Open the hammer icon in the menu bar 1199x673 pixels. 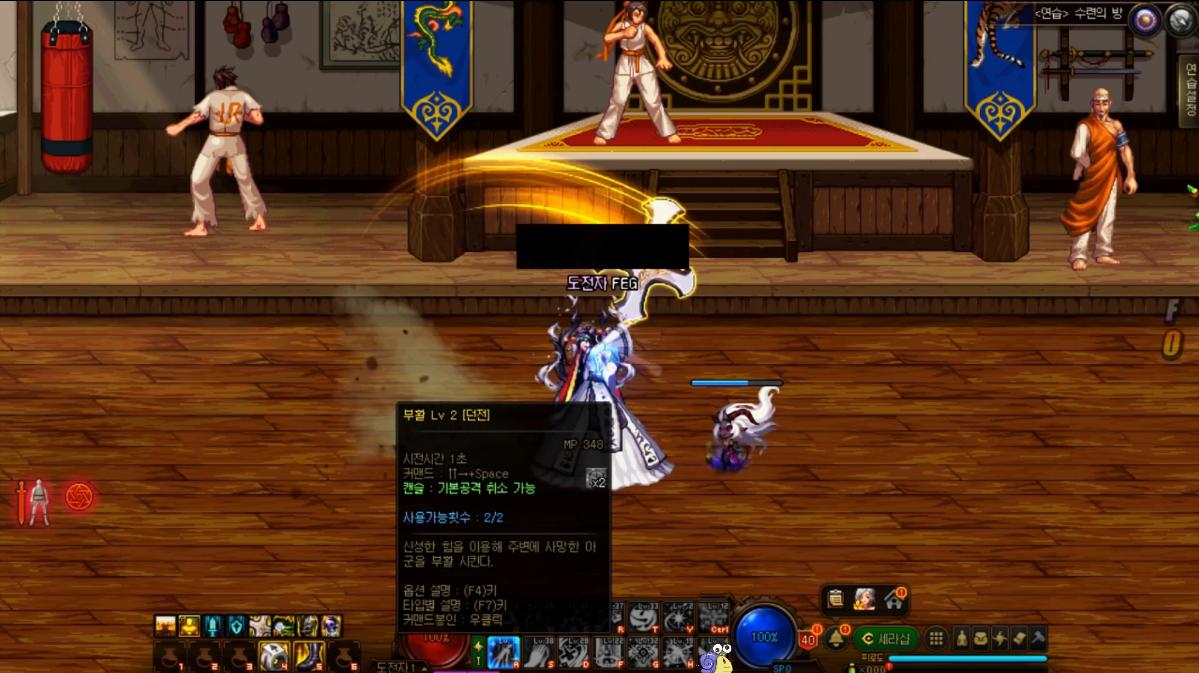[1038, 638]
